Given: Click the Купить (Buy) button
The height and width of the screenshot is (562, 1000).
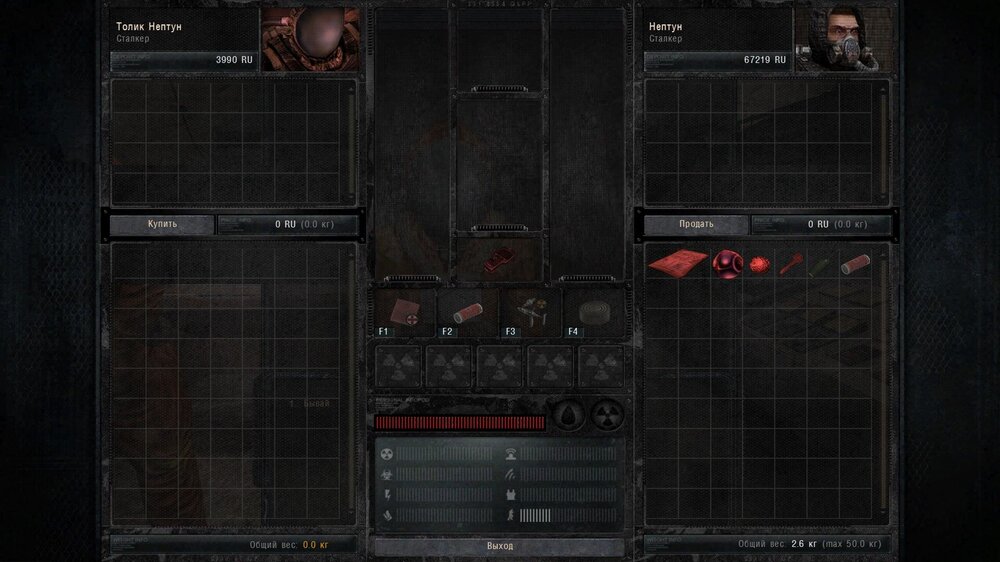Looking at the screenshot, I should pos(162,224).
